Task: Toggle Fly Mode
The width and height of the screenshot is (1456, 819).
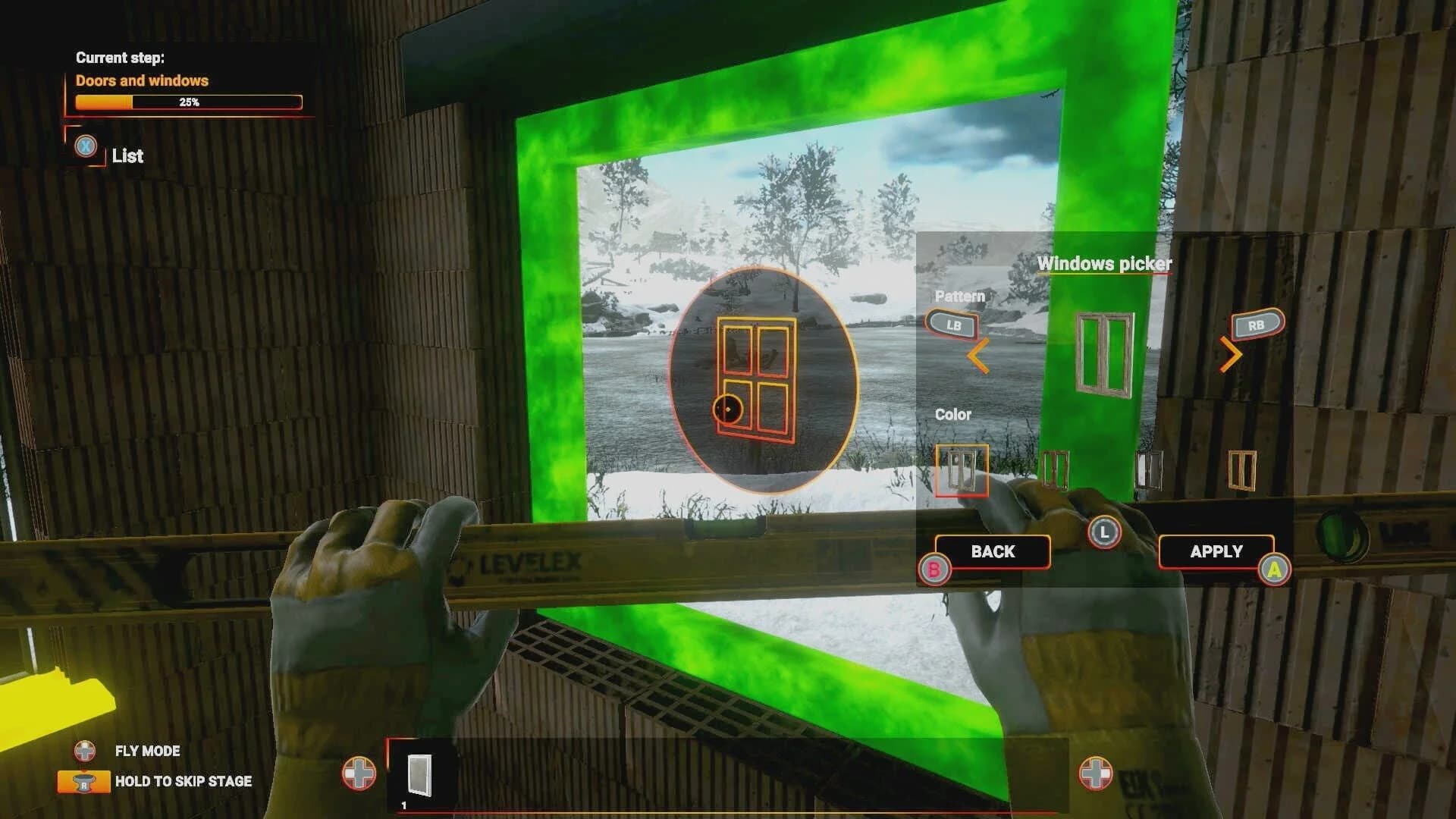Action: click(x=146, y=752)
